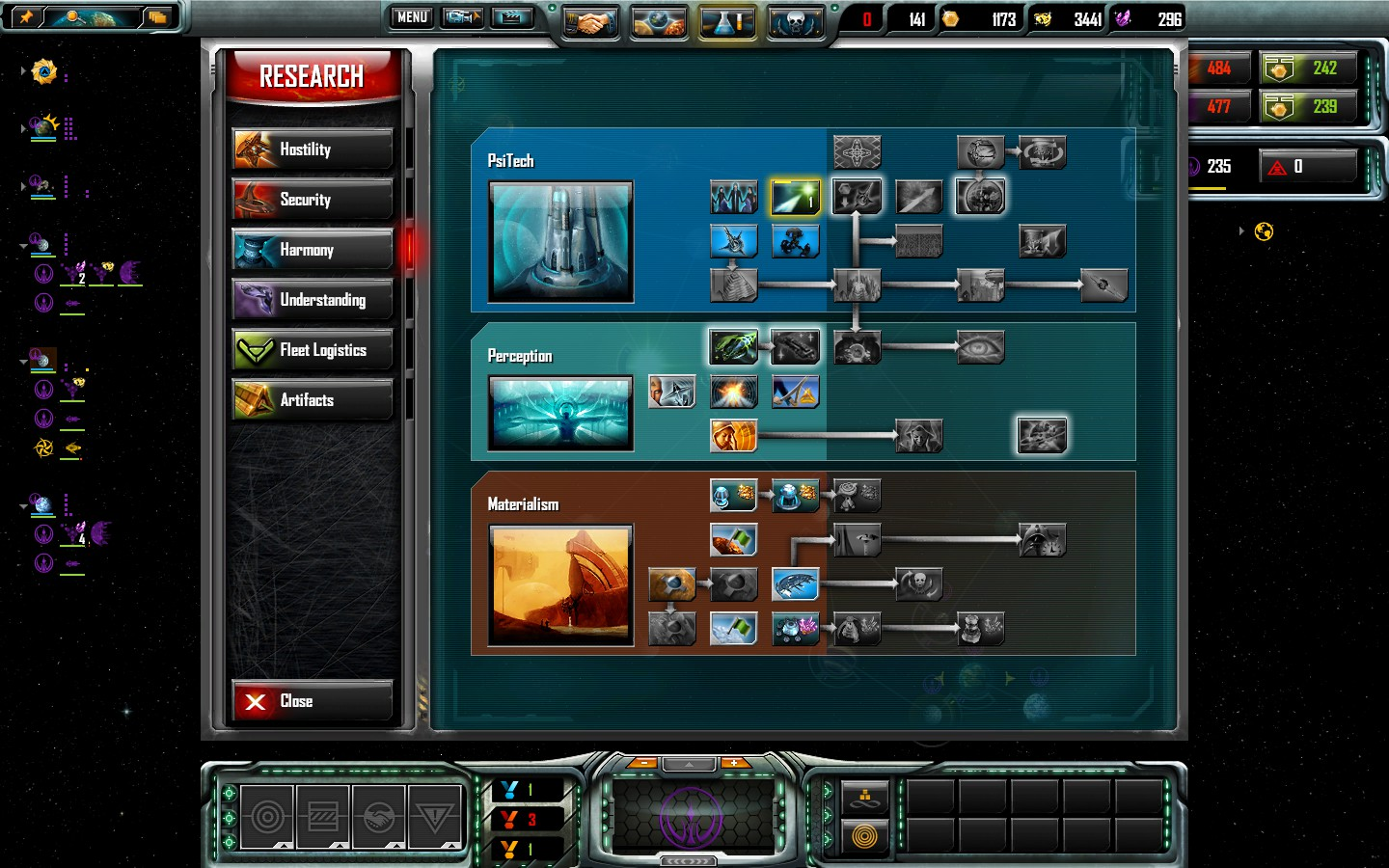Select the eye-shaped tech at the end of Perception

(x=981, y=346)
